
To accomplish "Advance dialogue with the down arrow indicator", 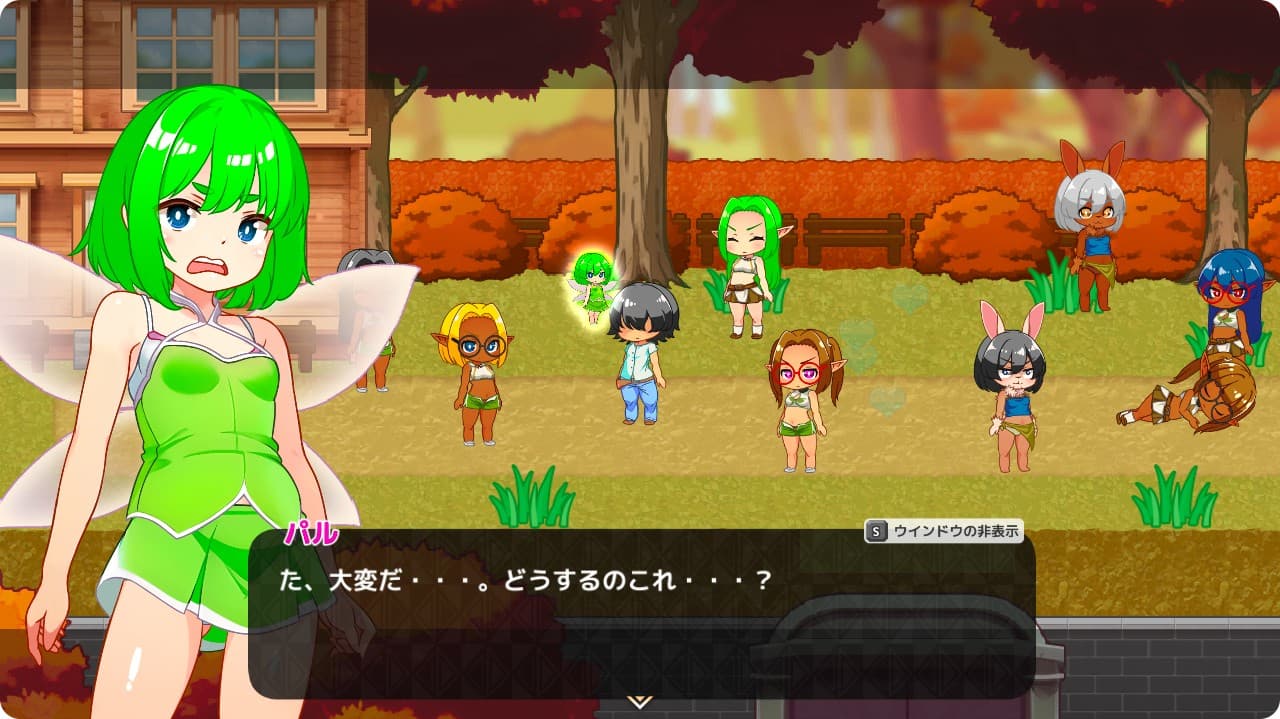I will pos(640,702).
